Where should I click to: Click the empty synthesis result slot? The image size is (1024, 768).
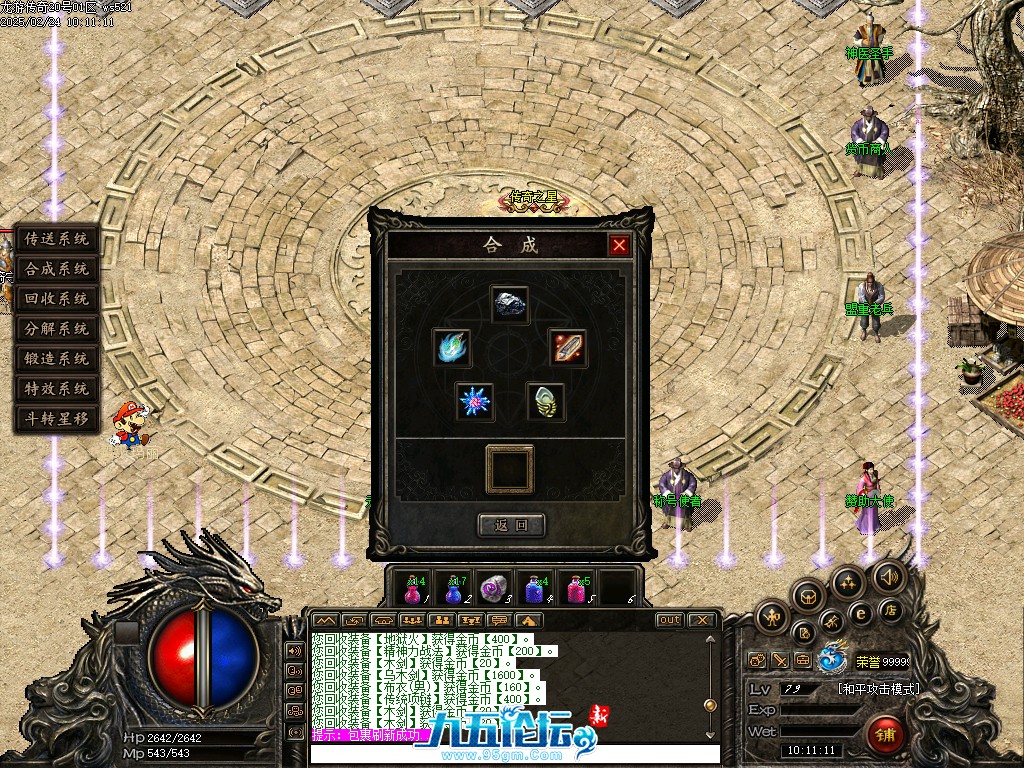510,469
